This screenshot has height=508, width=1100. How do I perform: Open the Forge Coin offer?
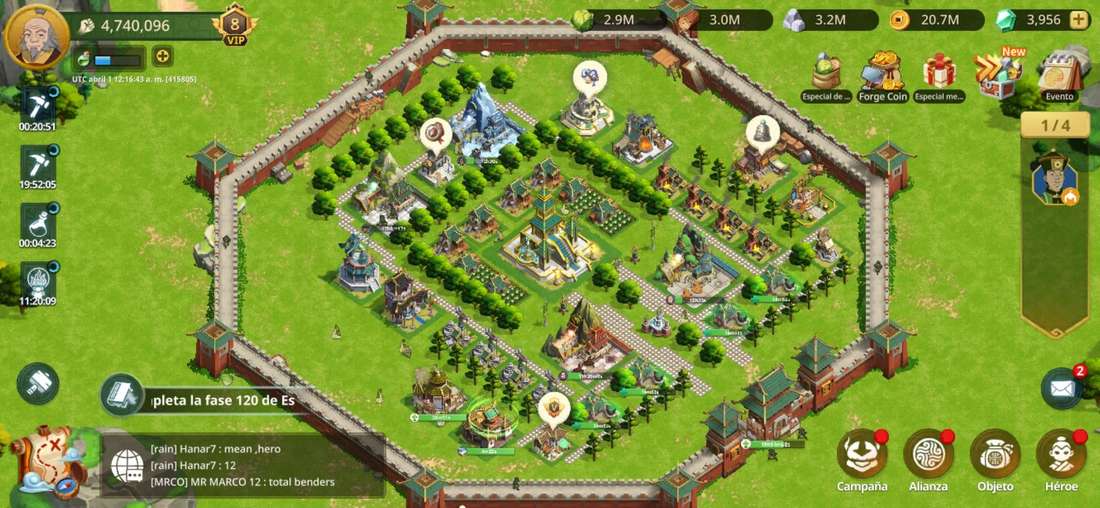[x=882, y=76]
